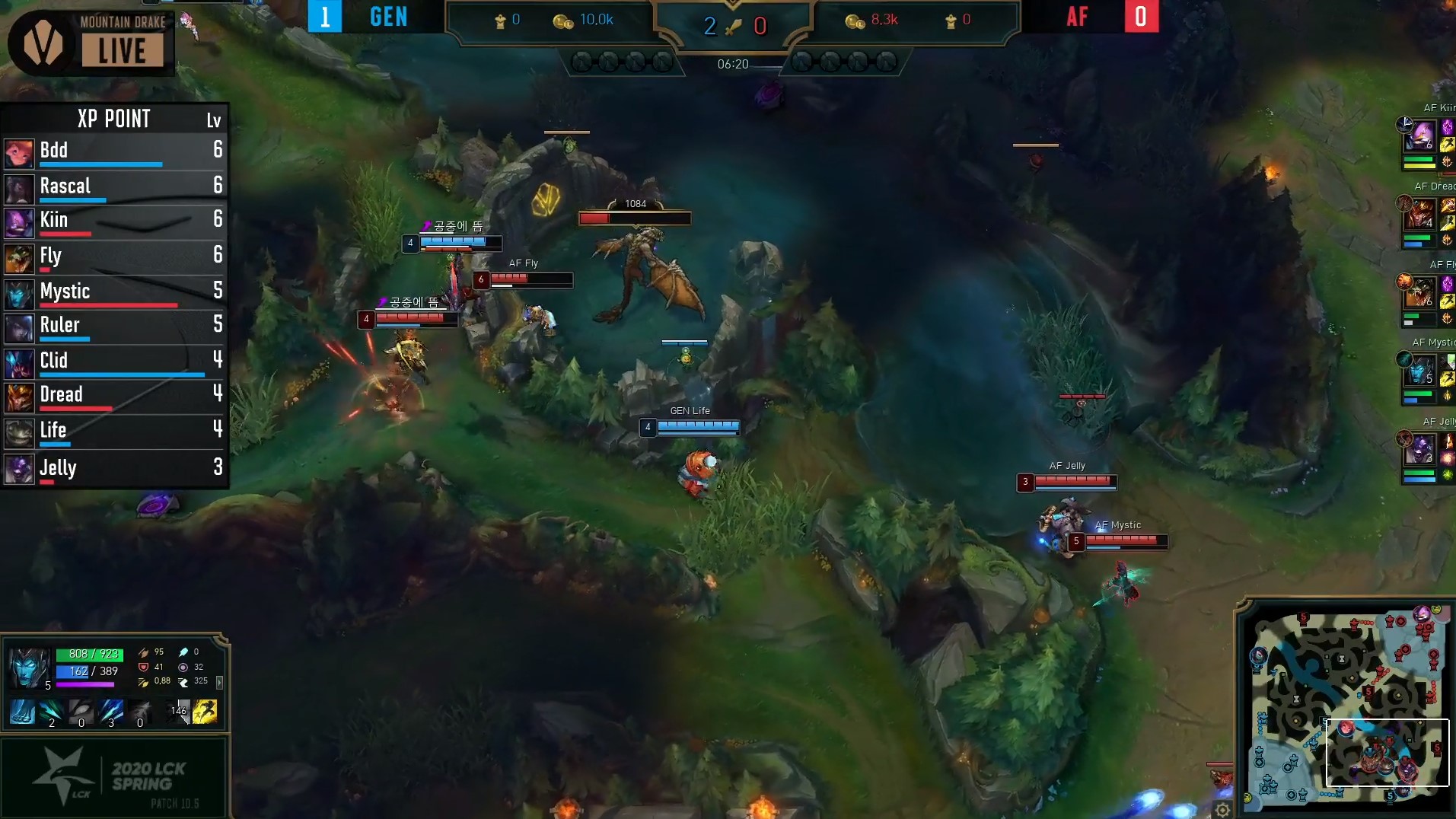Screen dimensions: 1456x819
Task: Click Kalista's Rend ability icon with 3 points
Action: click(110, 712)
